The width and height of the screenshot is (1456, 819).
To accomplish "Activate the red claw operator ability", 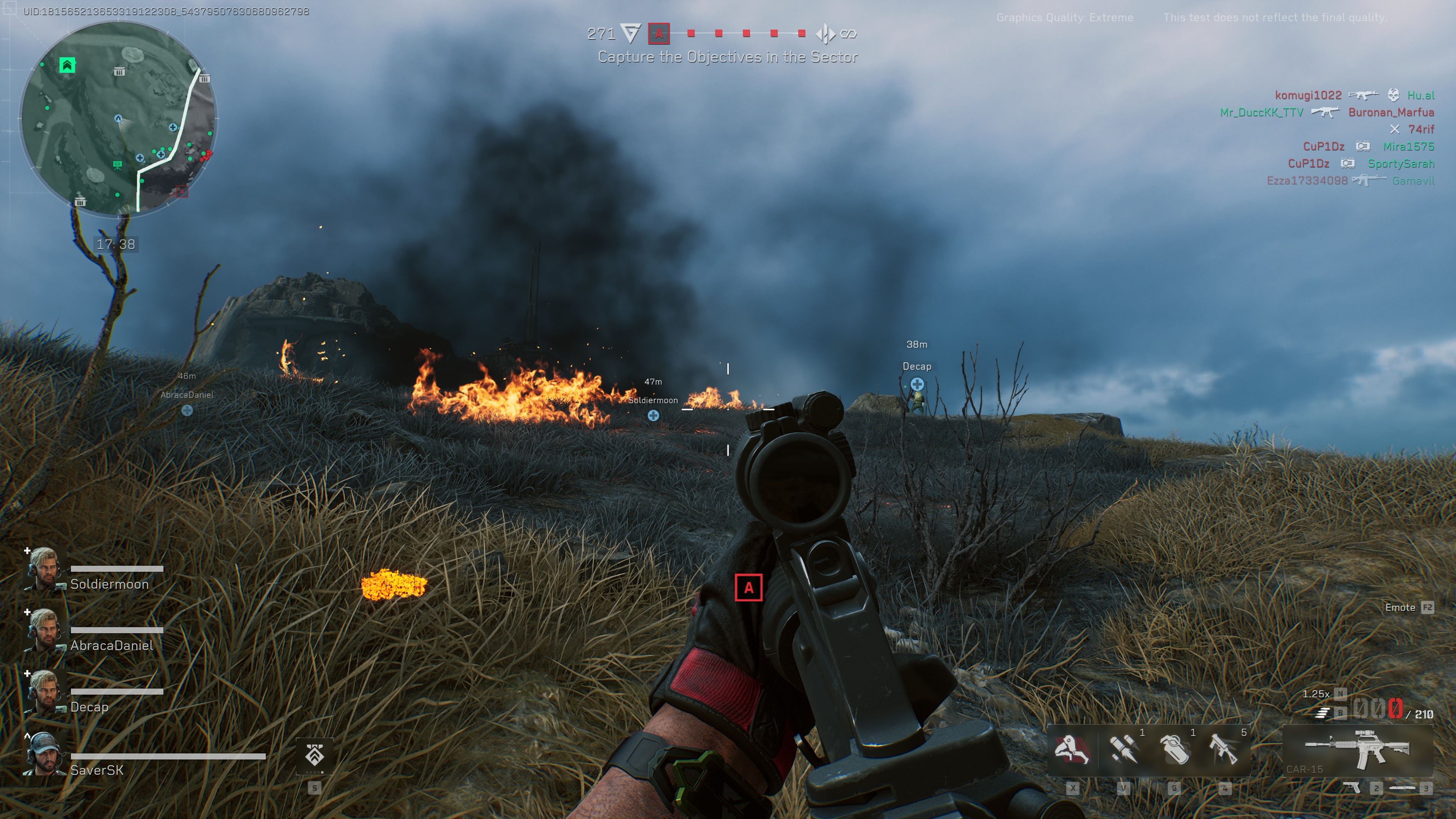I will (x=1072, y=750).
